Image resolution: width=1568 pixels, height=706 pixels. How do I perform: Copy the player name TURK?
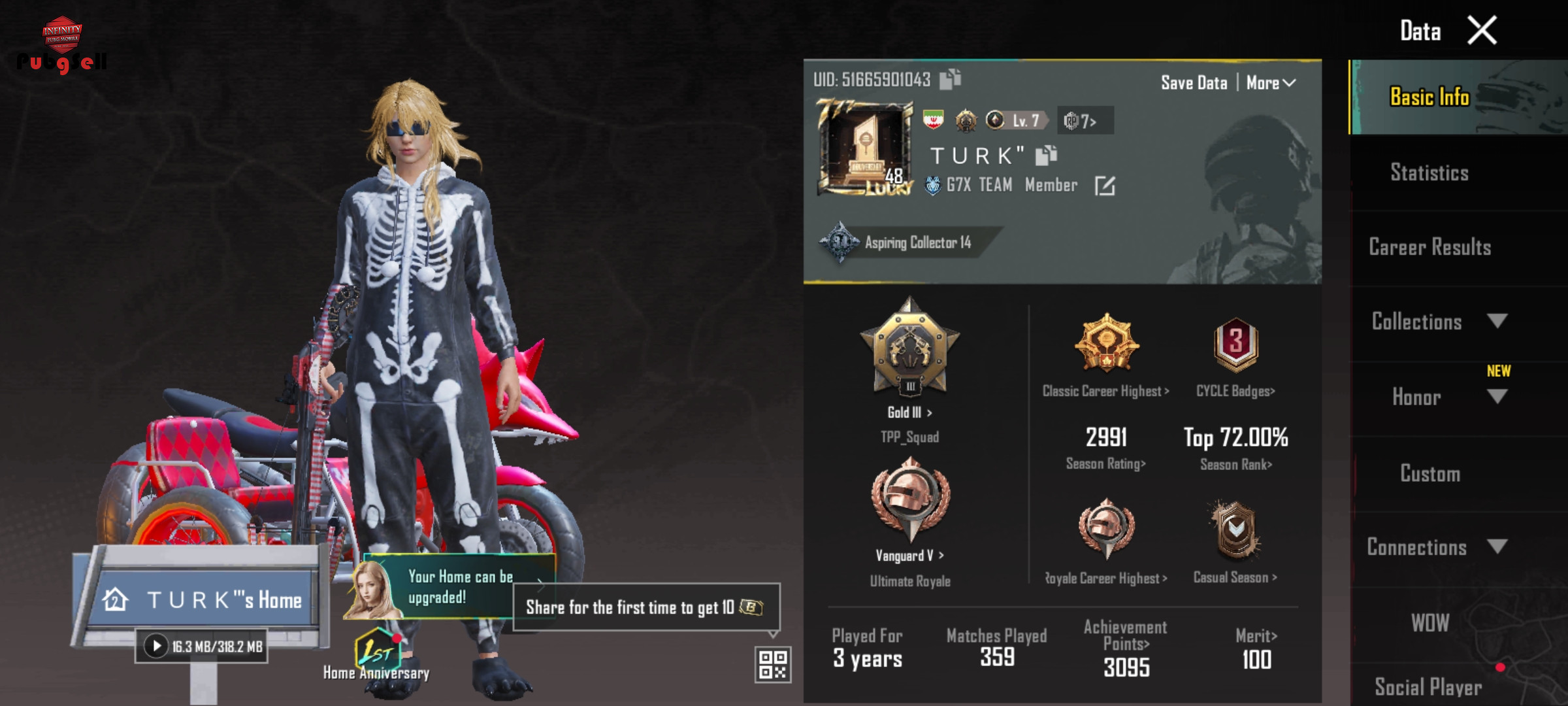pyautogui.click(x=1046, y=155)
